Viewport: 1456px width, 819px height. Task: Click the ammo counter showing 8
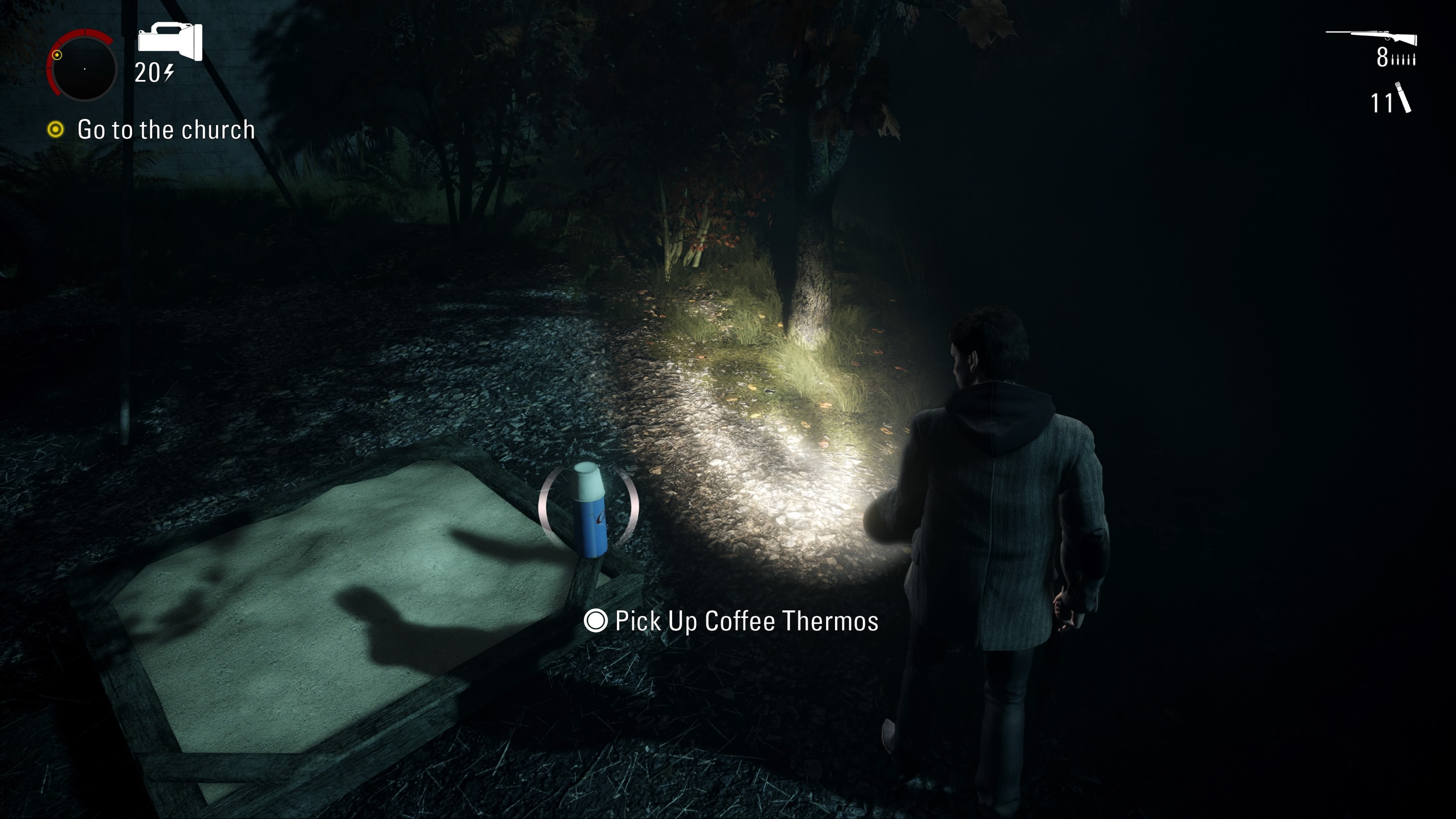coord(1382,57)
